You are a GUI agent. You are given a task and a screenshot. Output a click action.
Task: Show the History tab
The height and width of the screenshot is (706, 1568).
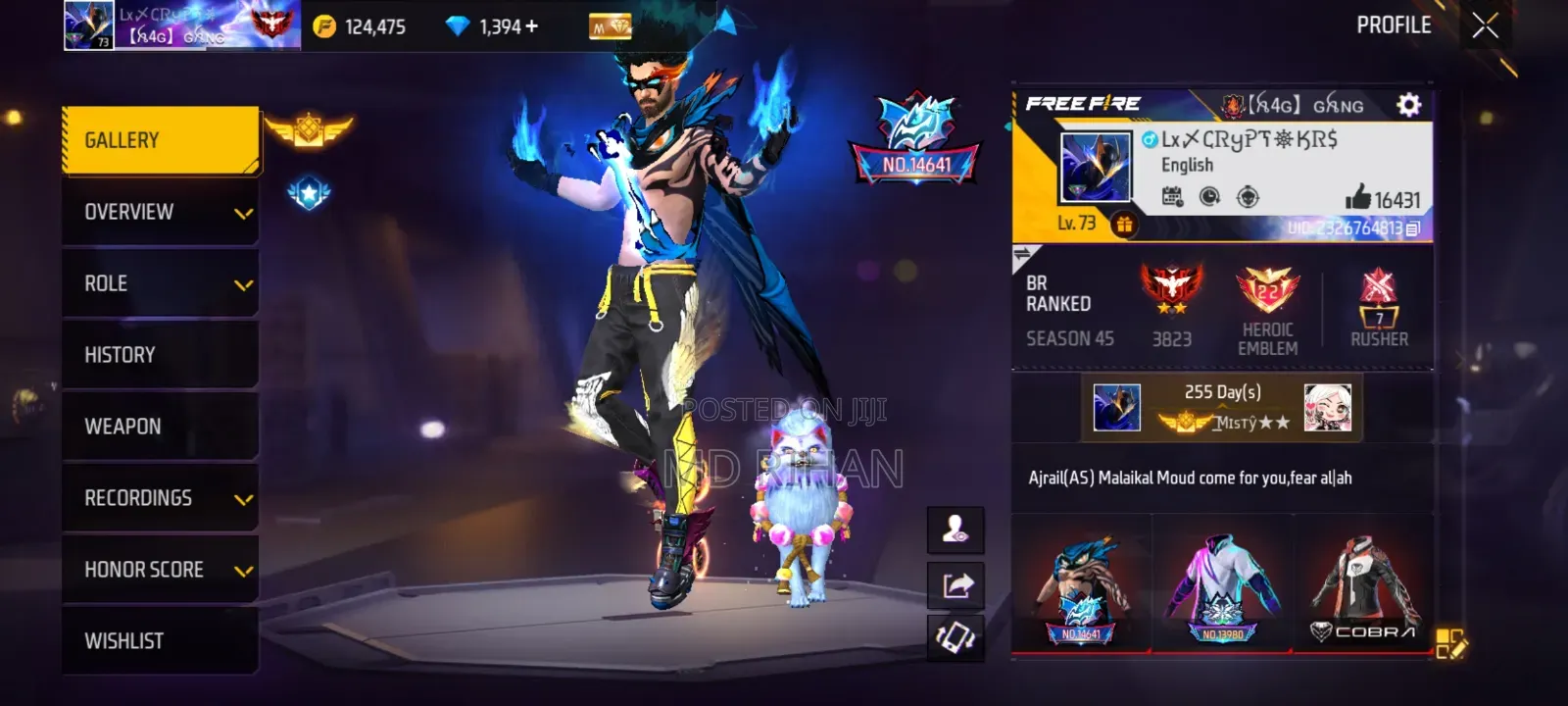point(161,355)
